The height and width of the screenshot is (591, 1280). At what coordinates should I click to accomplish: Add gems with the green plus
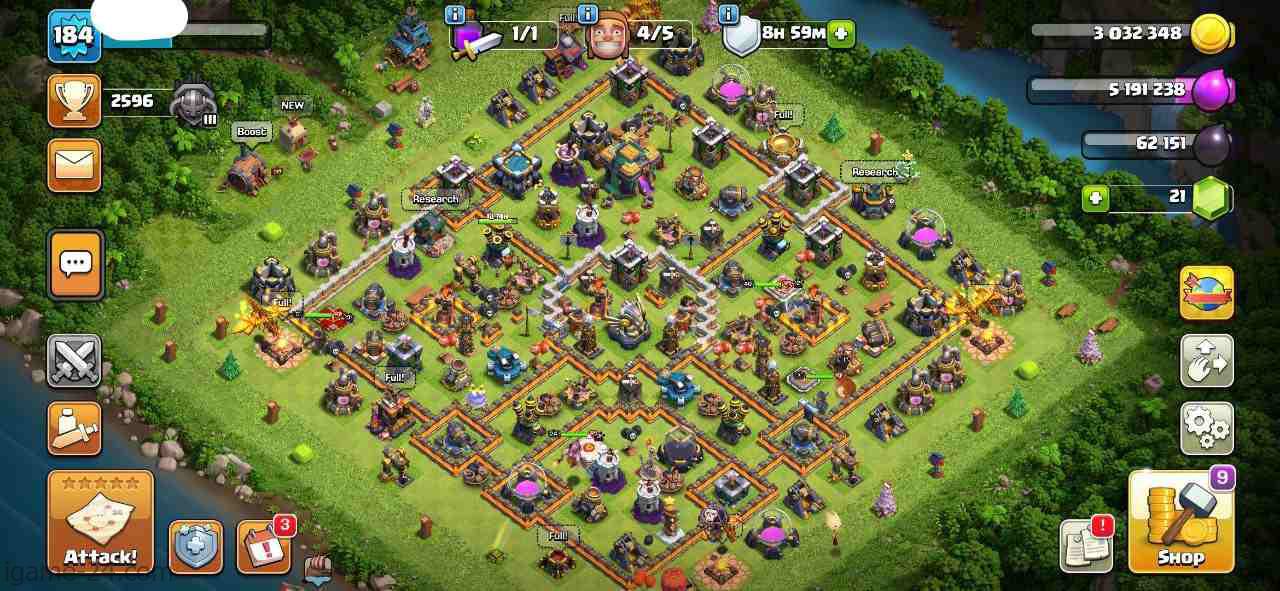point(1096,198)
